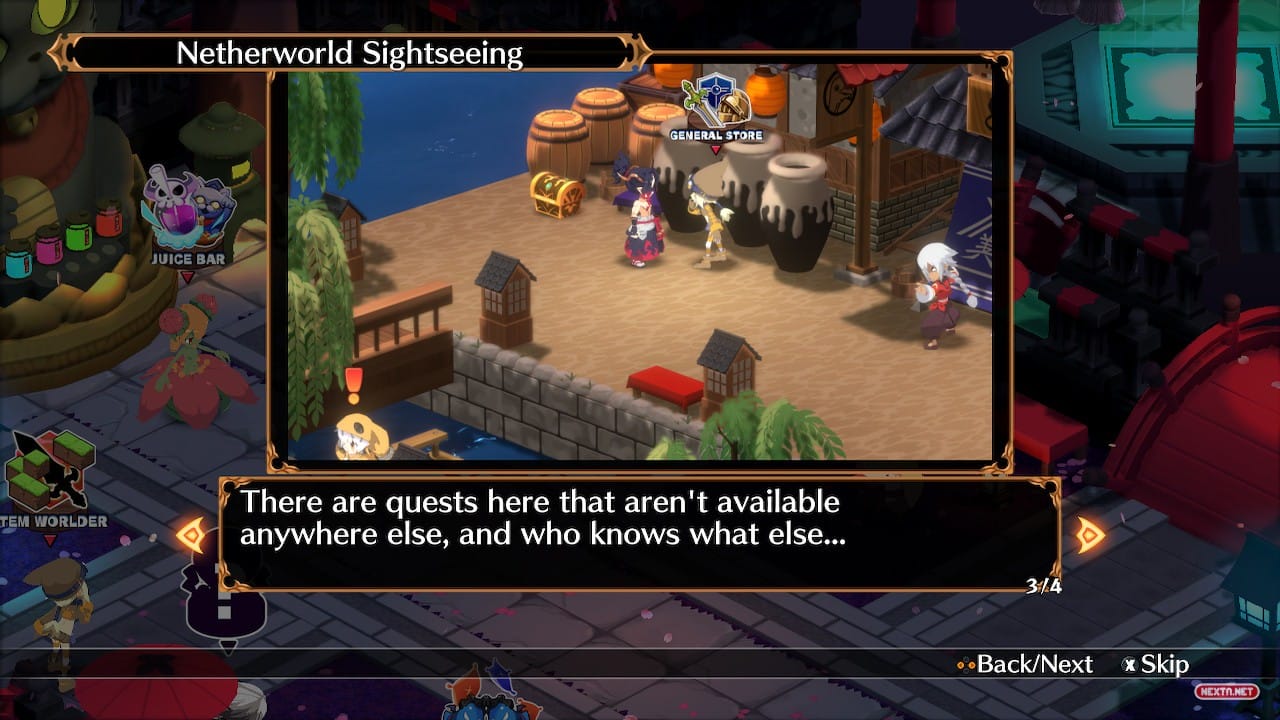Go to the previous tutorial page arrow
1280x720 pixels.
[191, 535]
